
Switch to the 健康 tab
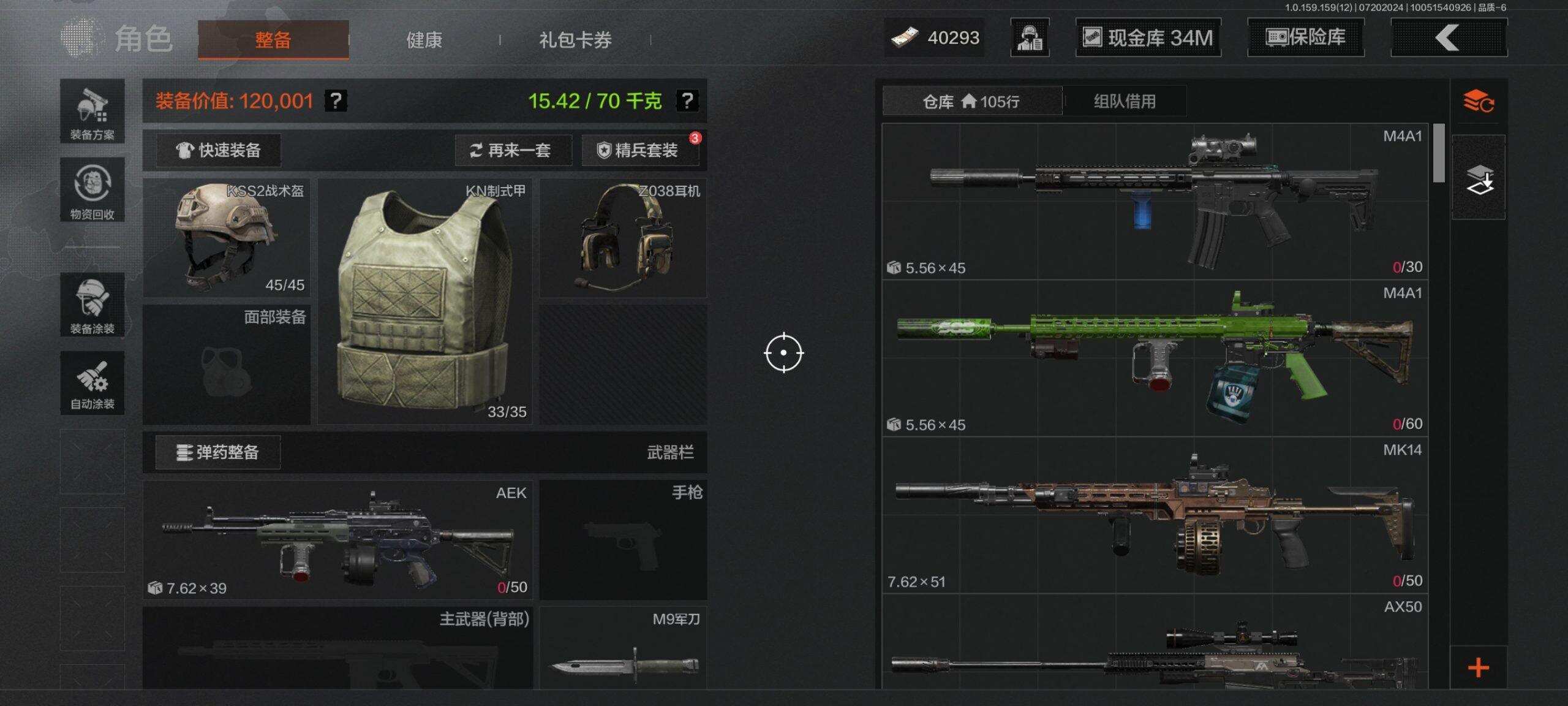pyautogui.click(x=424, y=40)
